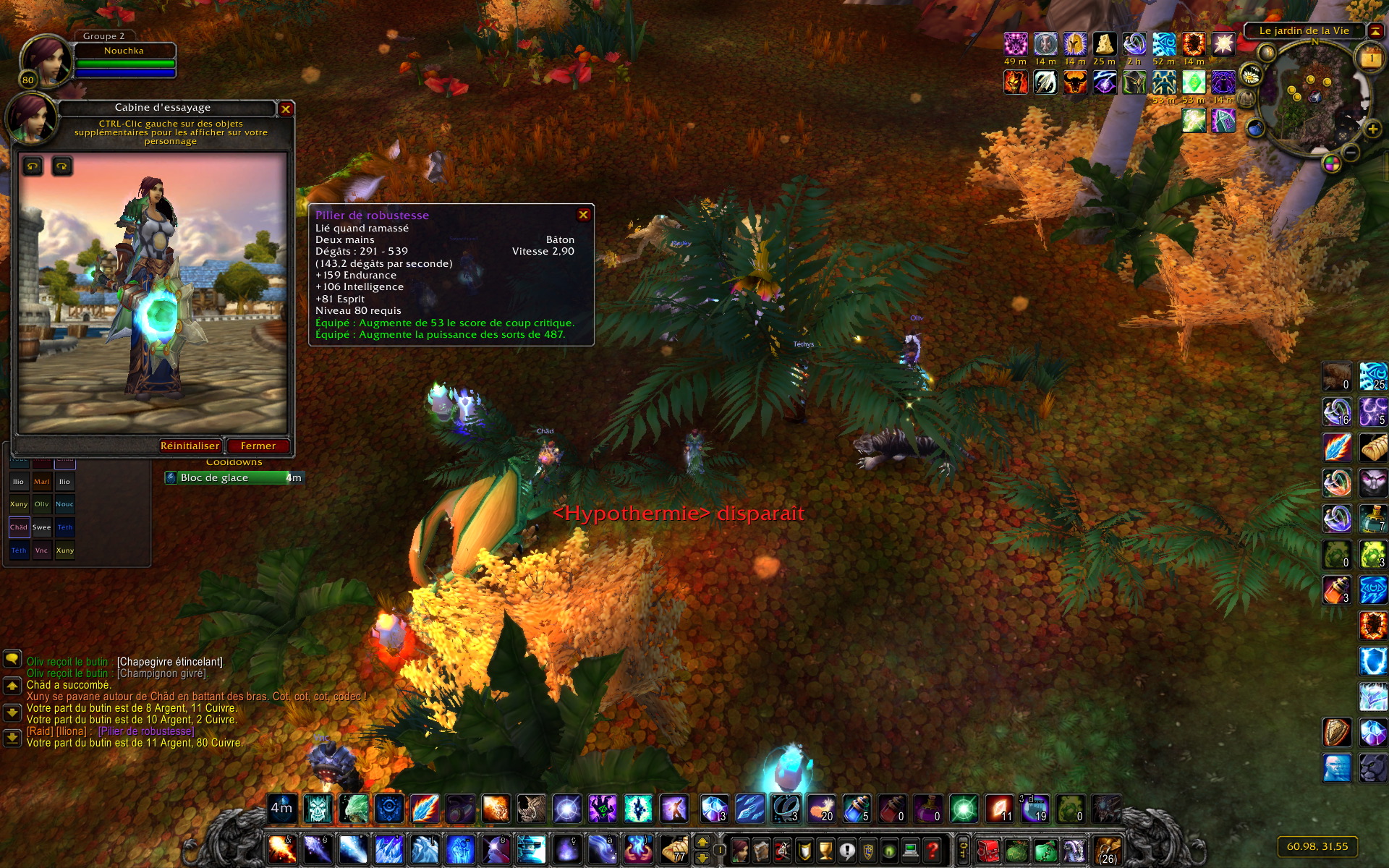The height and width of the screenshot is (868, 1389).
Task: Click Nouchka's player portrait
Action: (x=46, y=61)
